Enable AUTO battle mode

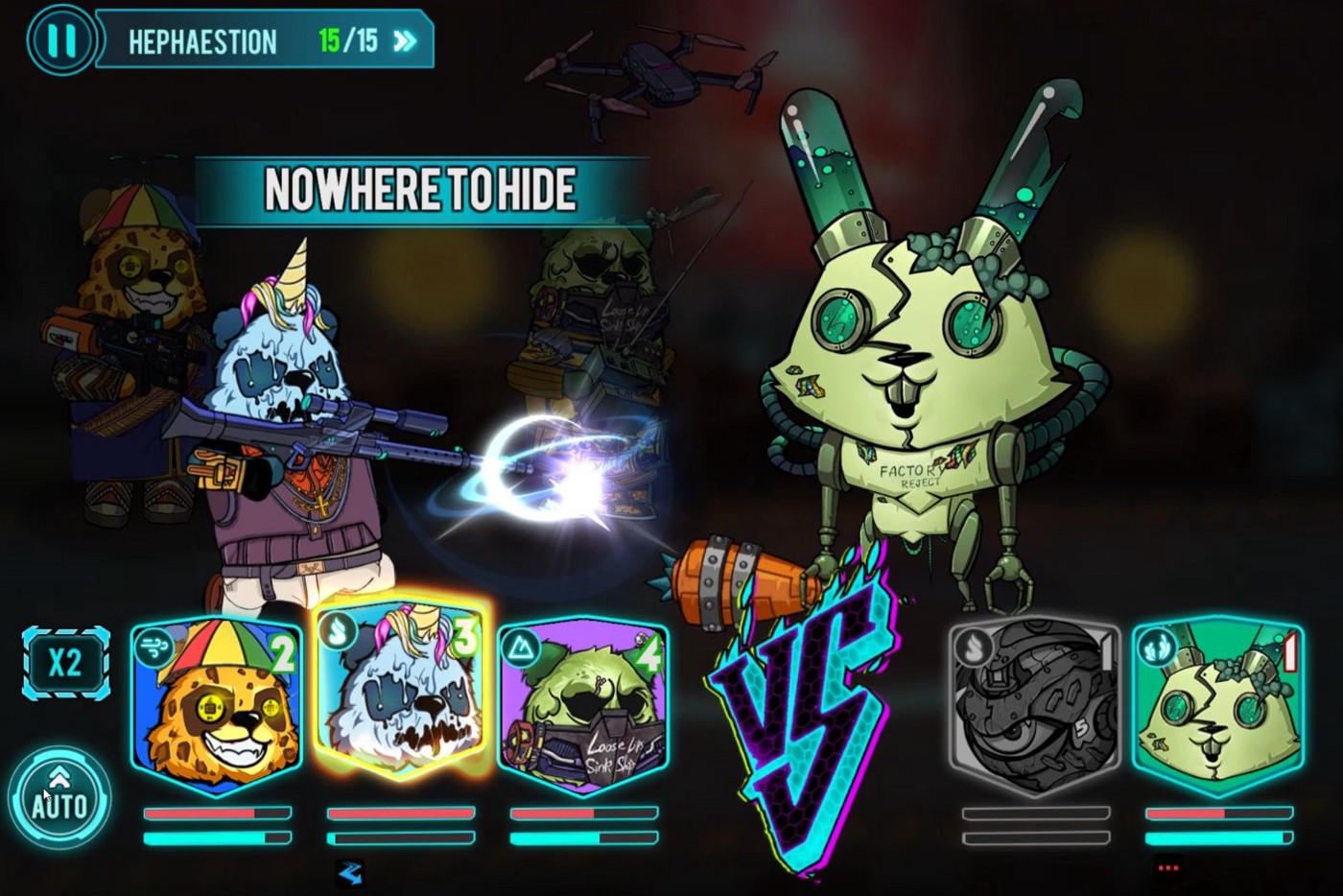(59, 796)
